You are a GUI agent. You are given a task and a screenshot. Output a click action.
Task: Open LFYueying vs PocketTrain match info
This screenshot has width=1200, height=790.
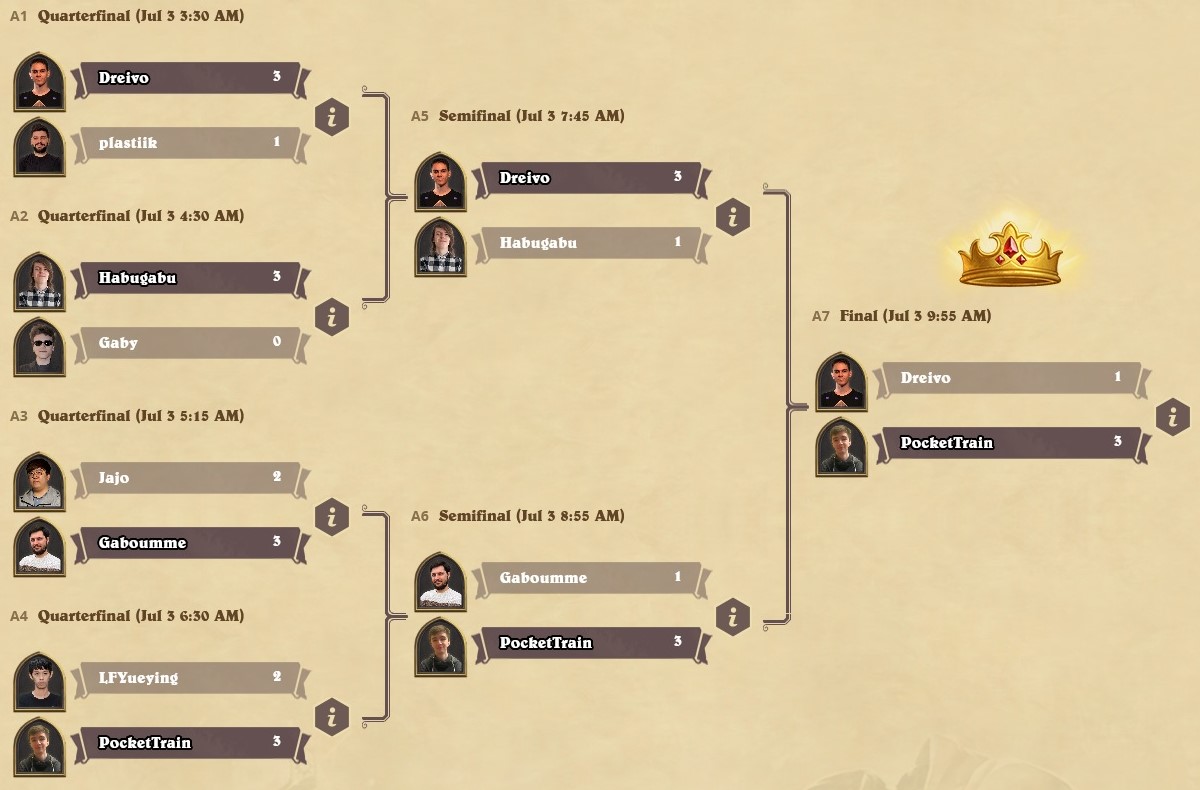(x=332, y=717)
